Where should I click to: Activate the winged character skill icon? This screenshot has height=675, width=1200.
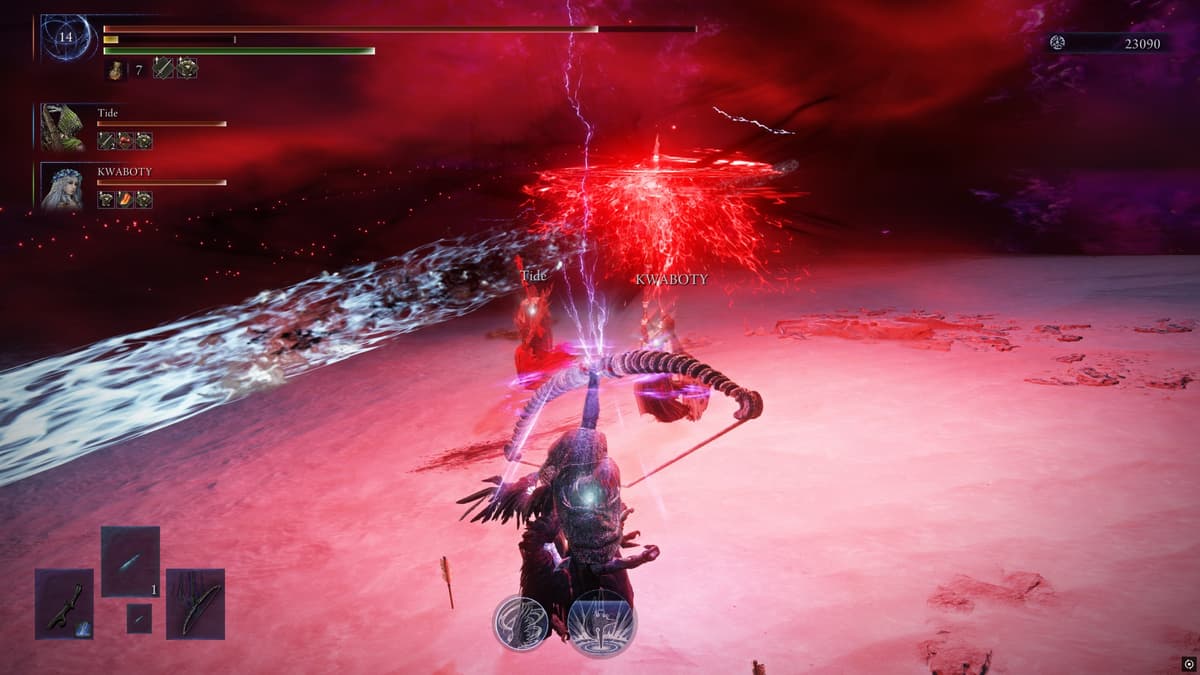tap(520, 623)
